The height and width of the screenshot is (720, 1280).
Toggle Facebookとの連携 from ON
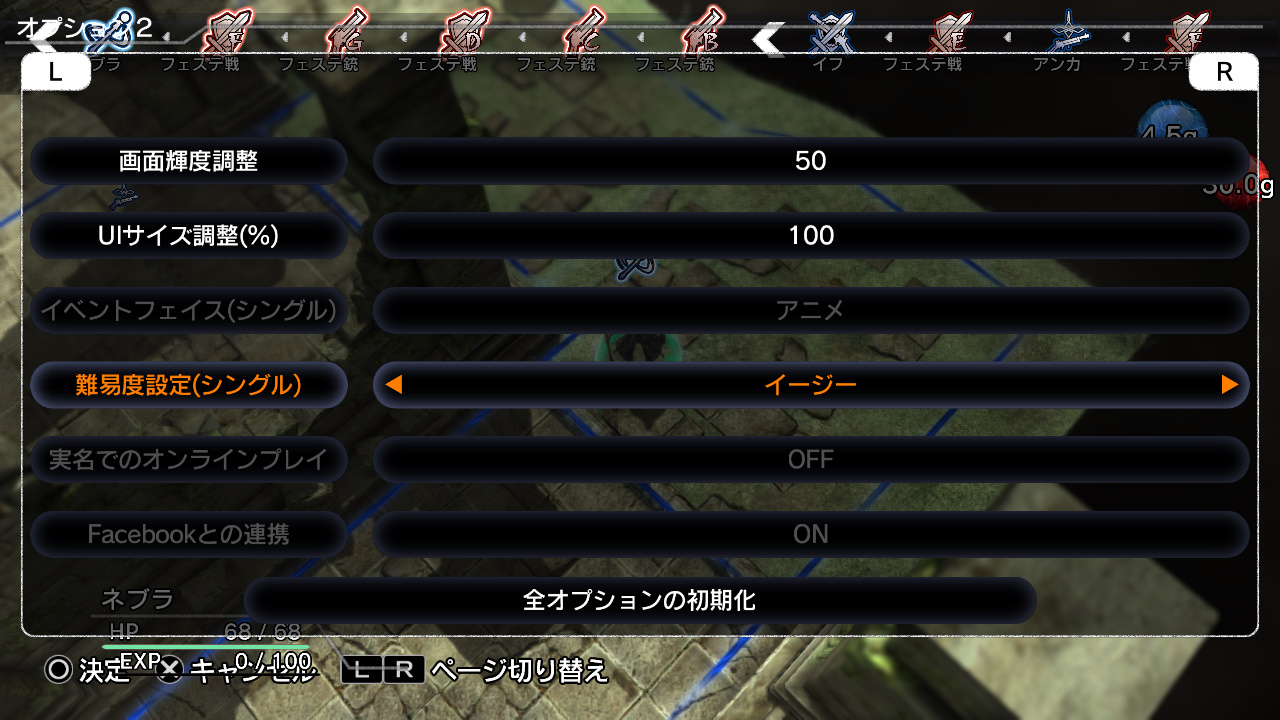[810, 534]
